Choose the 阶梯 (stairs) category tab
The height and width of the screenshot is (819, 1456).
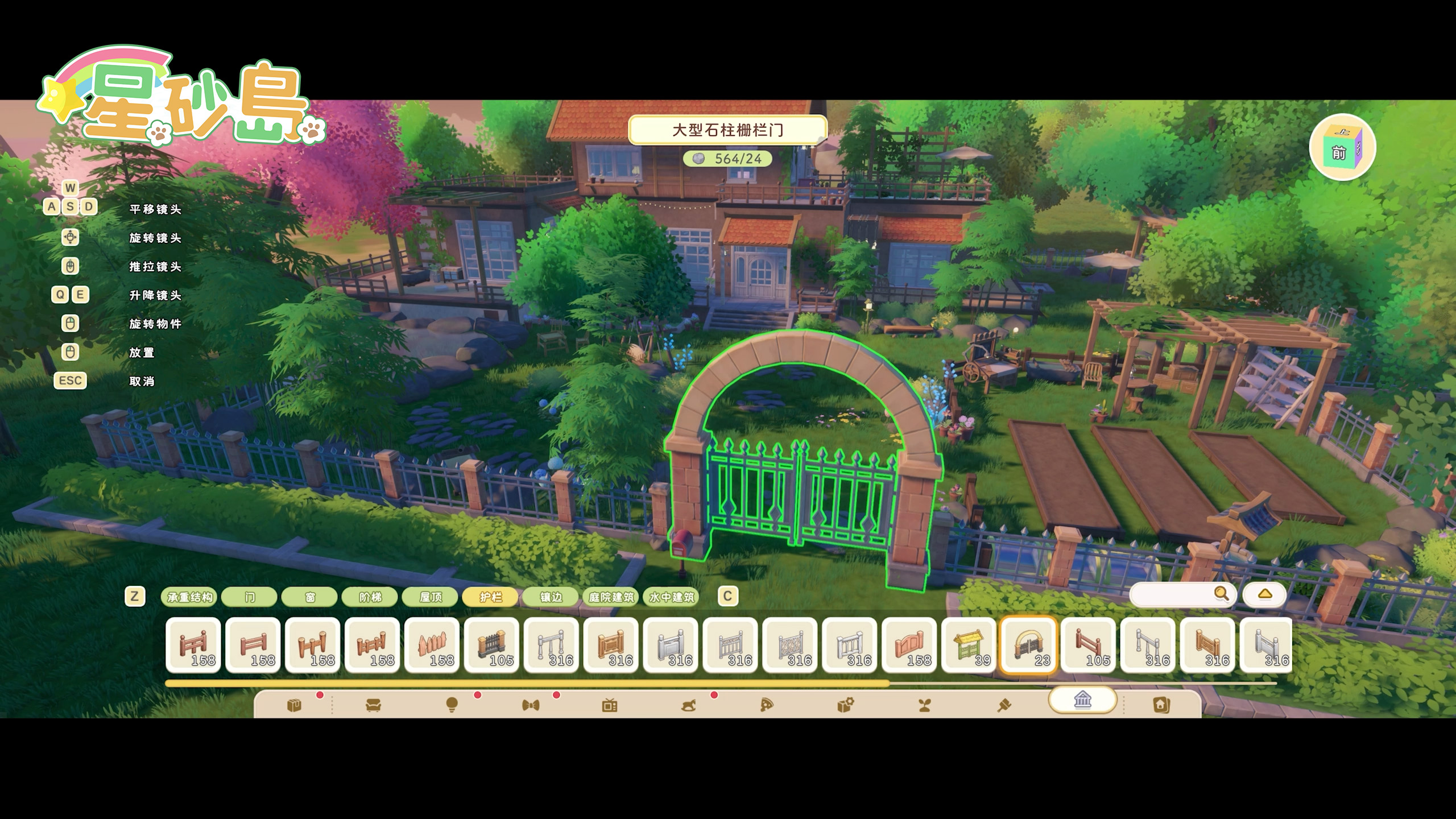(x=370, y=597)
